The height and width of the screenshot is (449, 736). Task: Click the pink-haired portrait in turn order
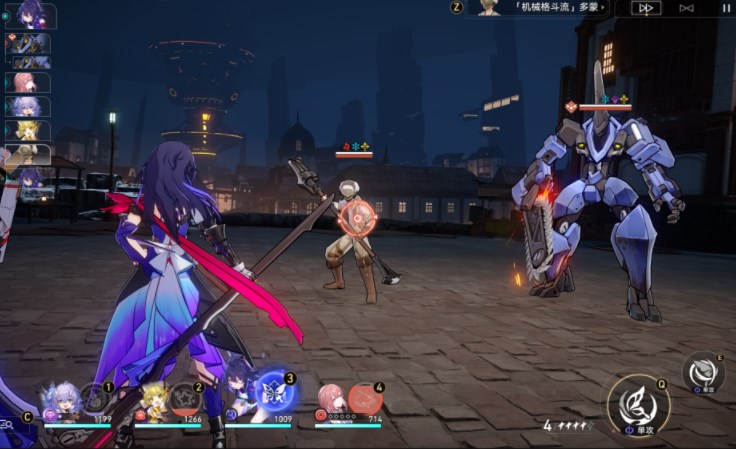[x=27, y=82]
